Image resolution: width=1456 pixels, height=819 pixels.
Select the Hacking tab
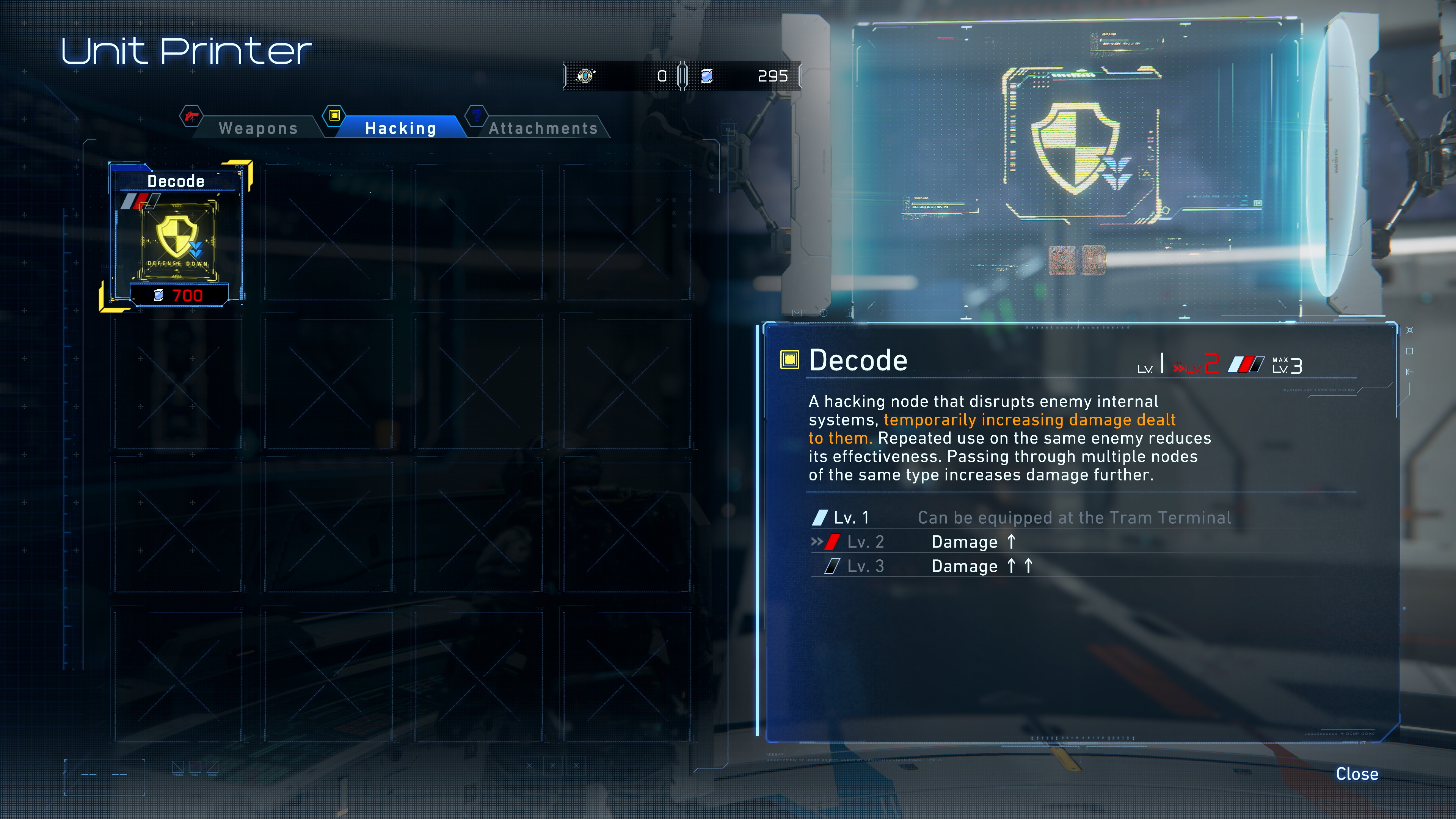point(400,128)
